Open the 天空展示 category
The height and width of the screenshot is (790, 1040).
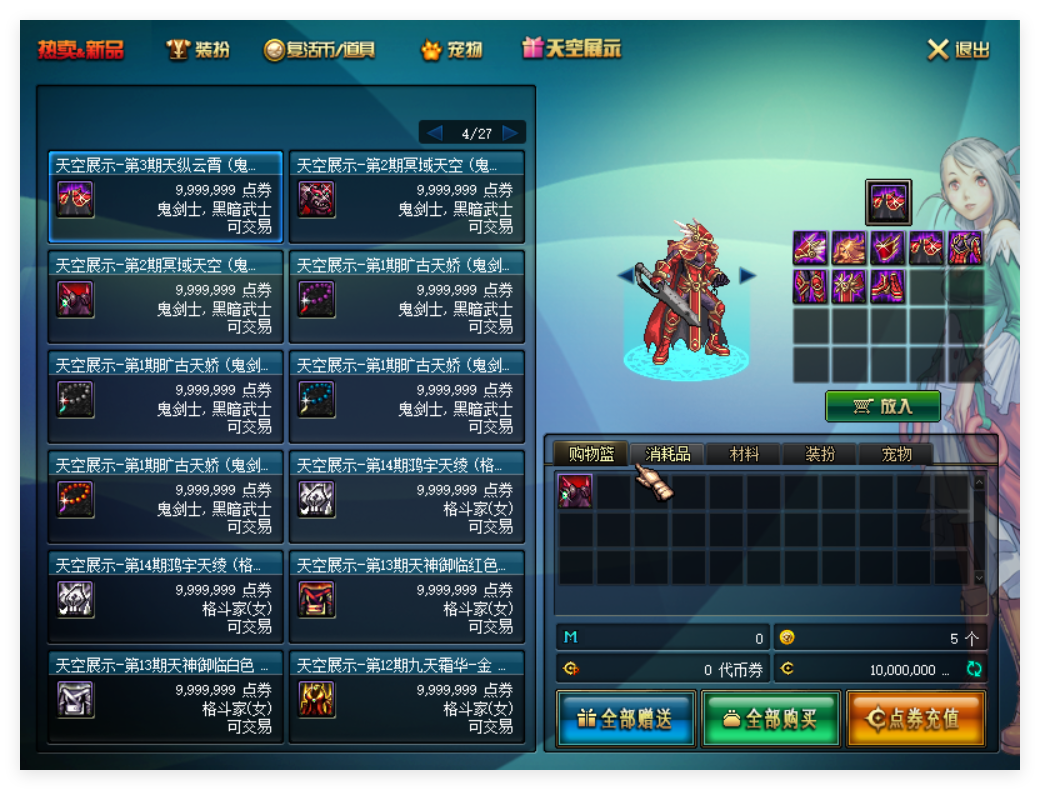pos(572,48)
